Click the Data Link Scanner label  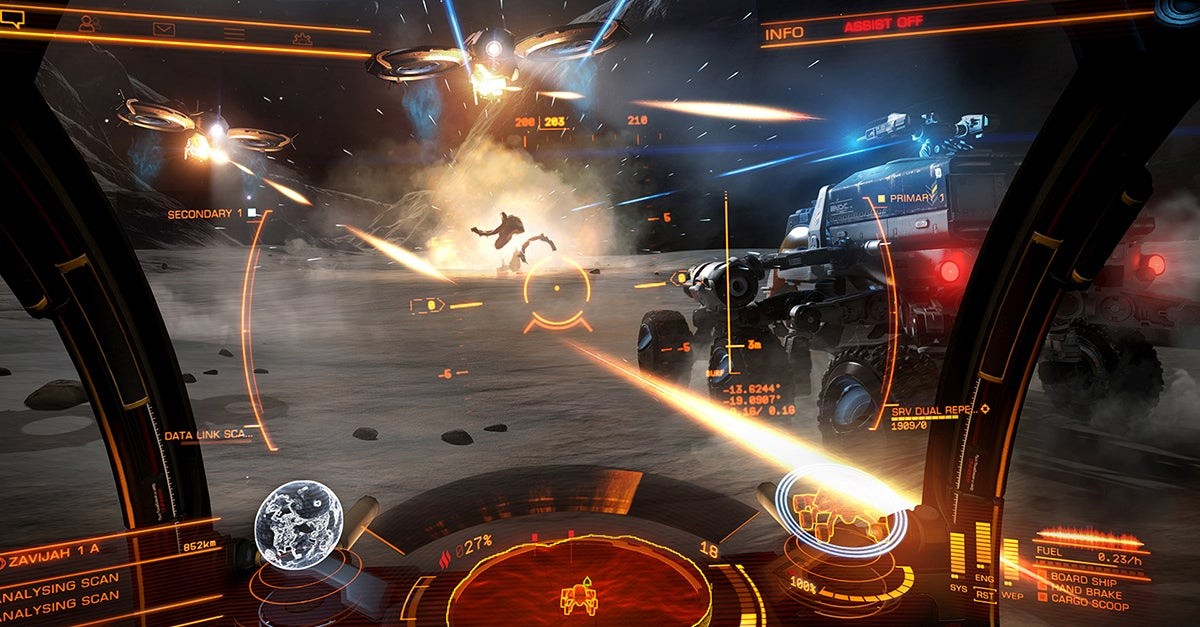(208, 435)
